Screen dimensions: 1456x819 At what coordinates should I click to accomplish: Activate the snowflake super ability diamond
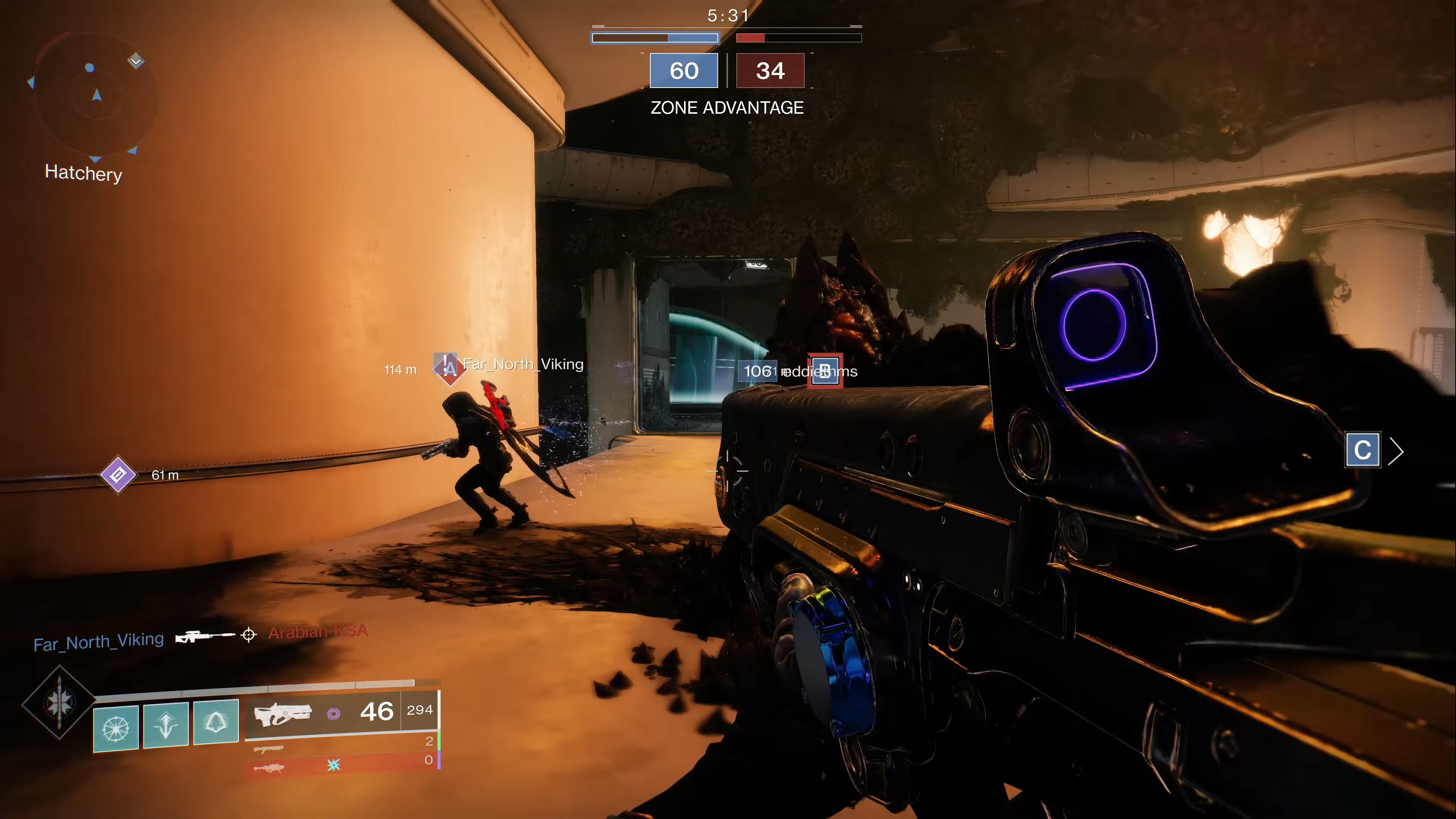pos(59,702)
